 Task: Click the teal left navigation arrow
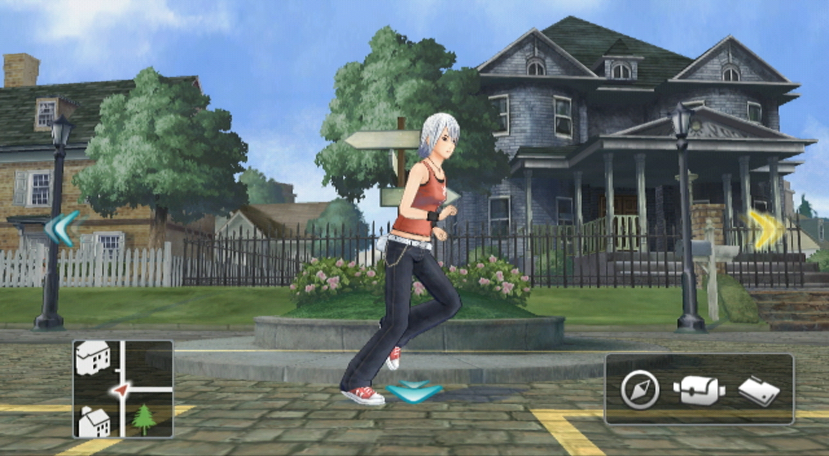tap(60, 229)
